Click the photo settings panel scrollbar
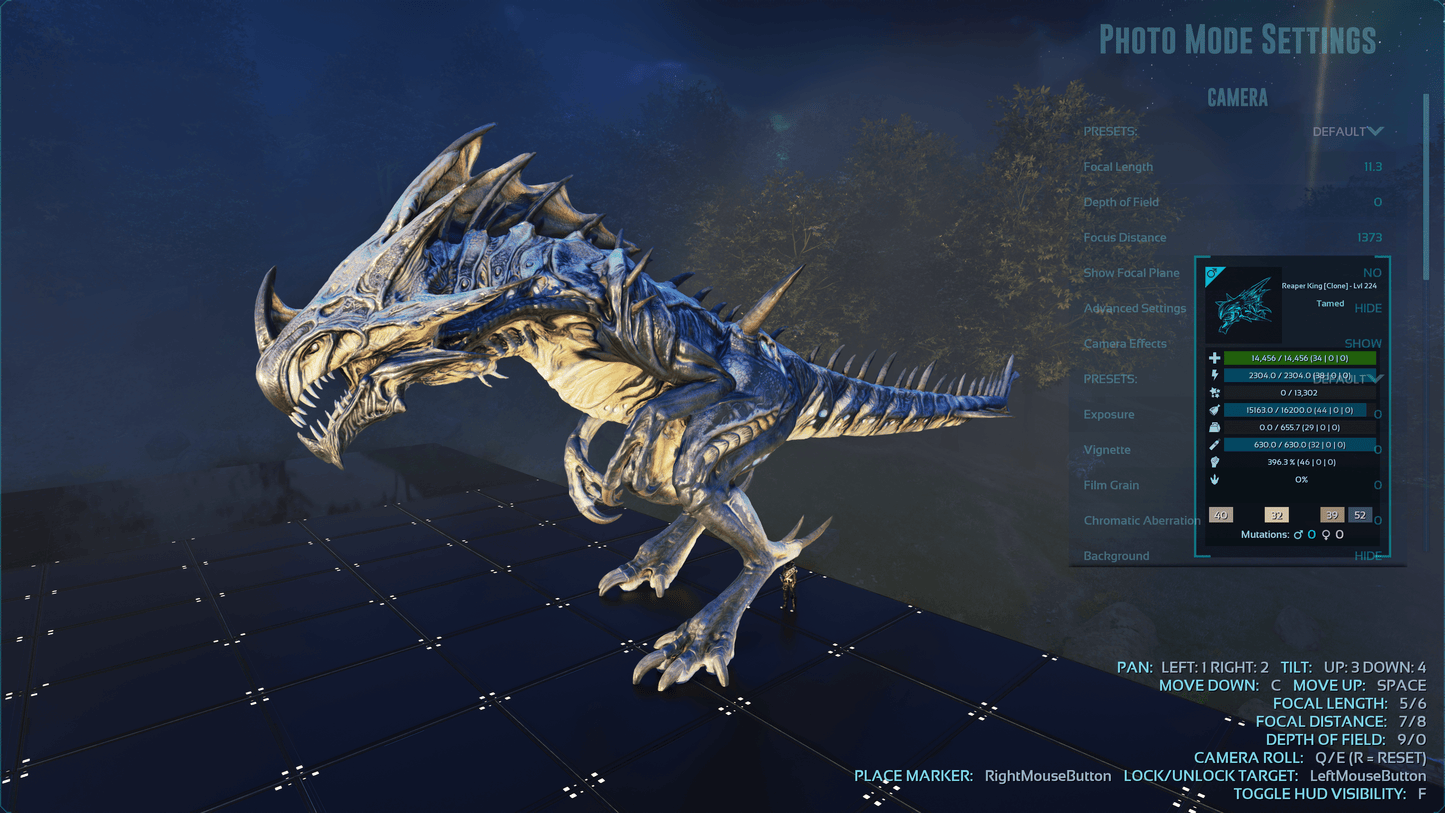The width and height of the screenshot is (1445, 813). coord(1427,180)
